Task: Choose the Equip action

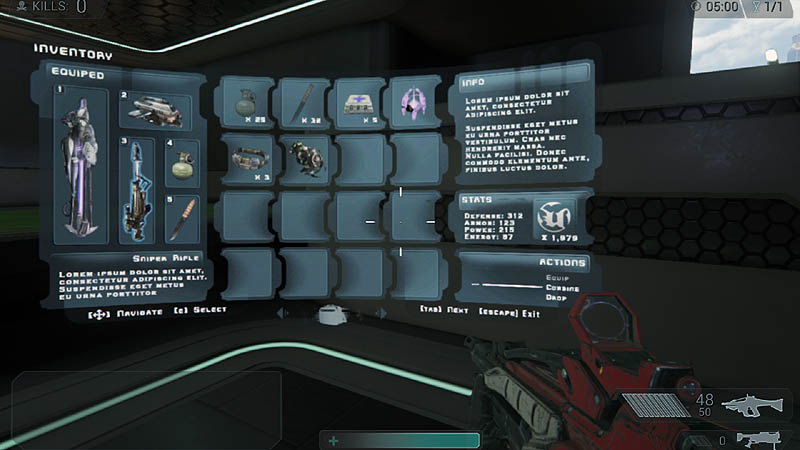Action: coord(557,277)
